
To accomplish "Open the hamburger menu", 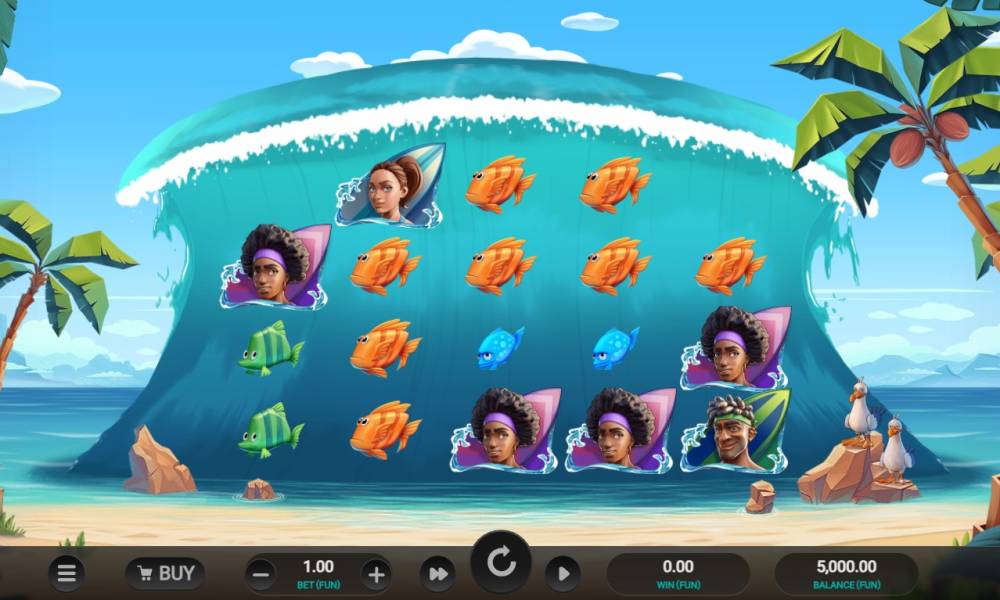I will [66, 573].
